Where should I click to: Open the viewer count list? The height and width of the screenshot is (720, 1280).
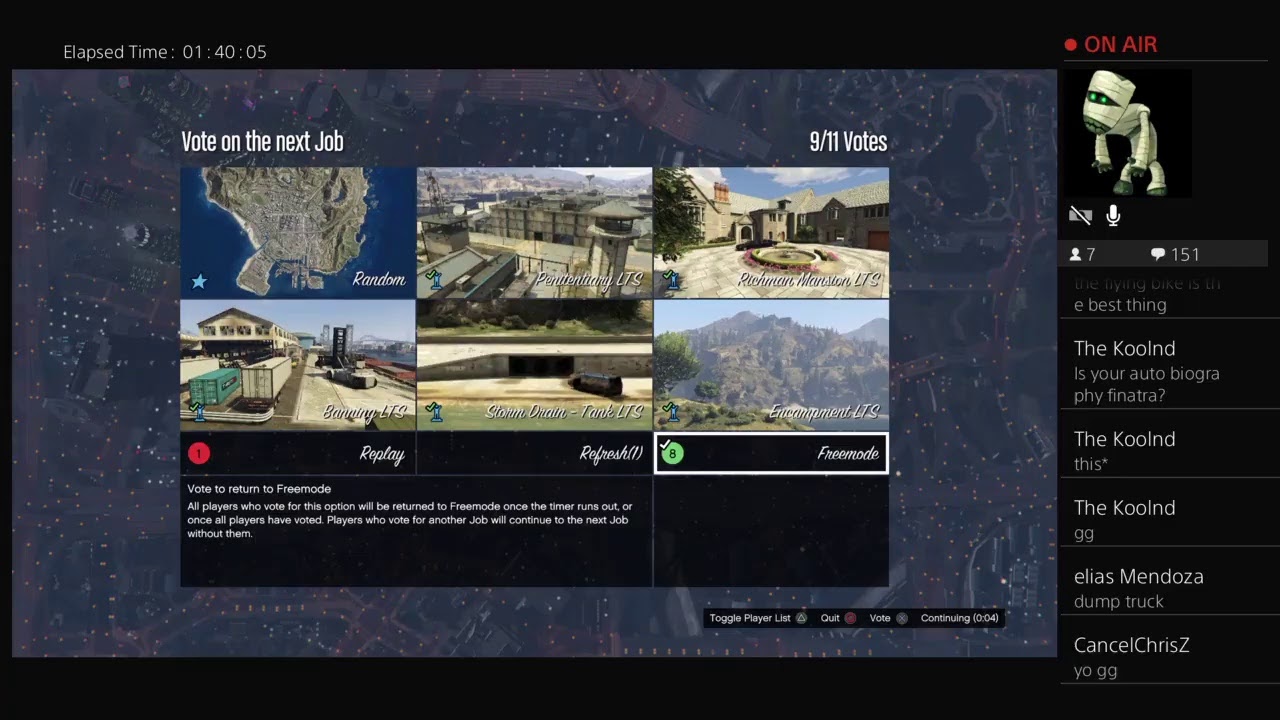[1084, 254]
